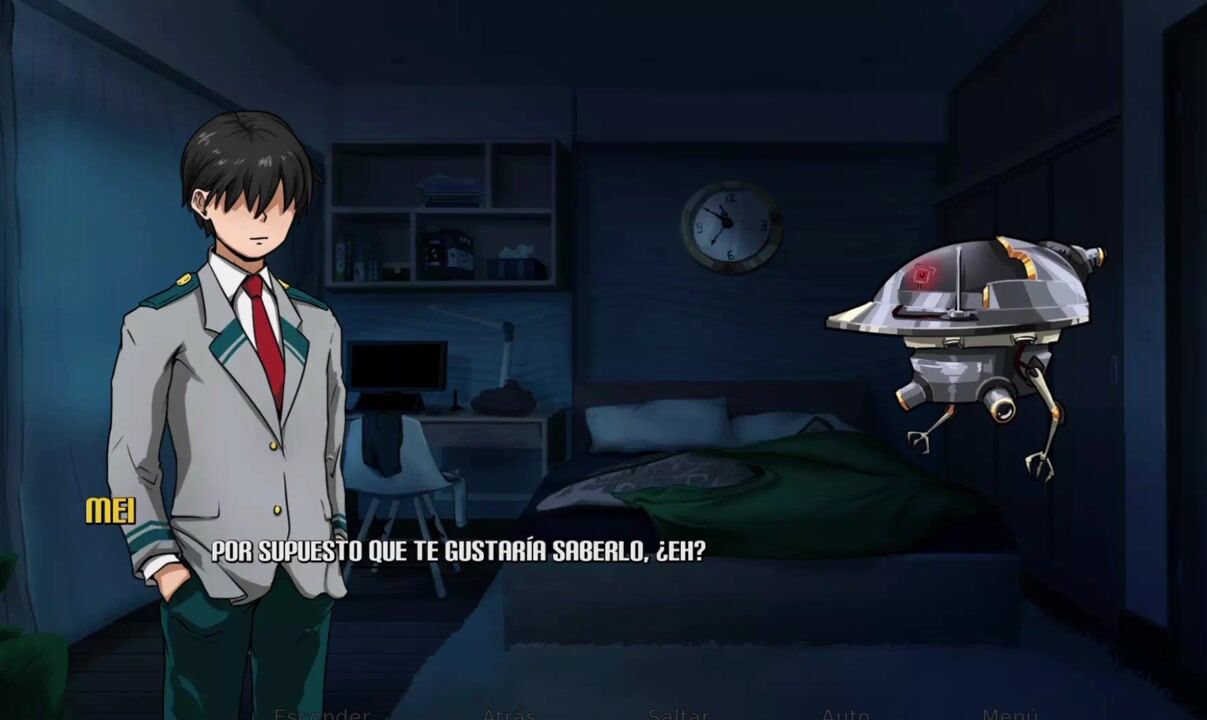Open the Menú option

[x=1010, y=714]
